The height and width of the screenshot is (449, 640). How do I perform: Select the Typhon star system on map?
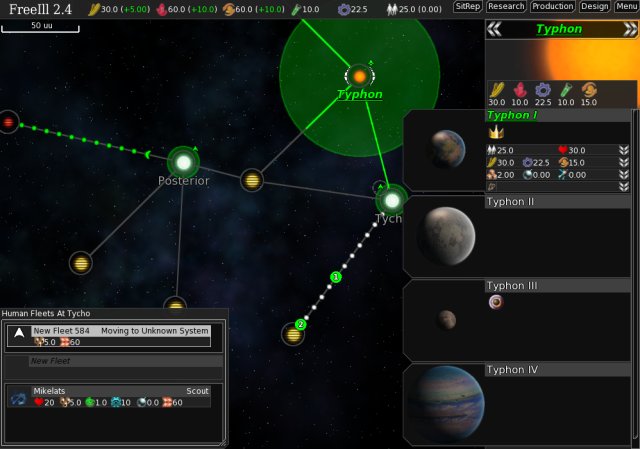tap(359, 76)
